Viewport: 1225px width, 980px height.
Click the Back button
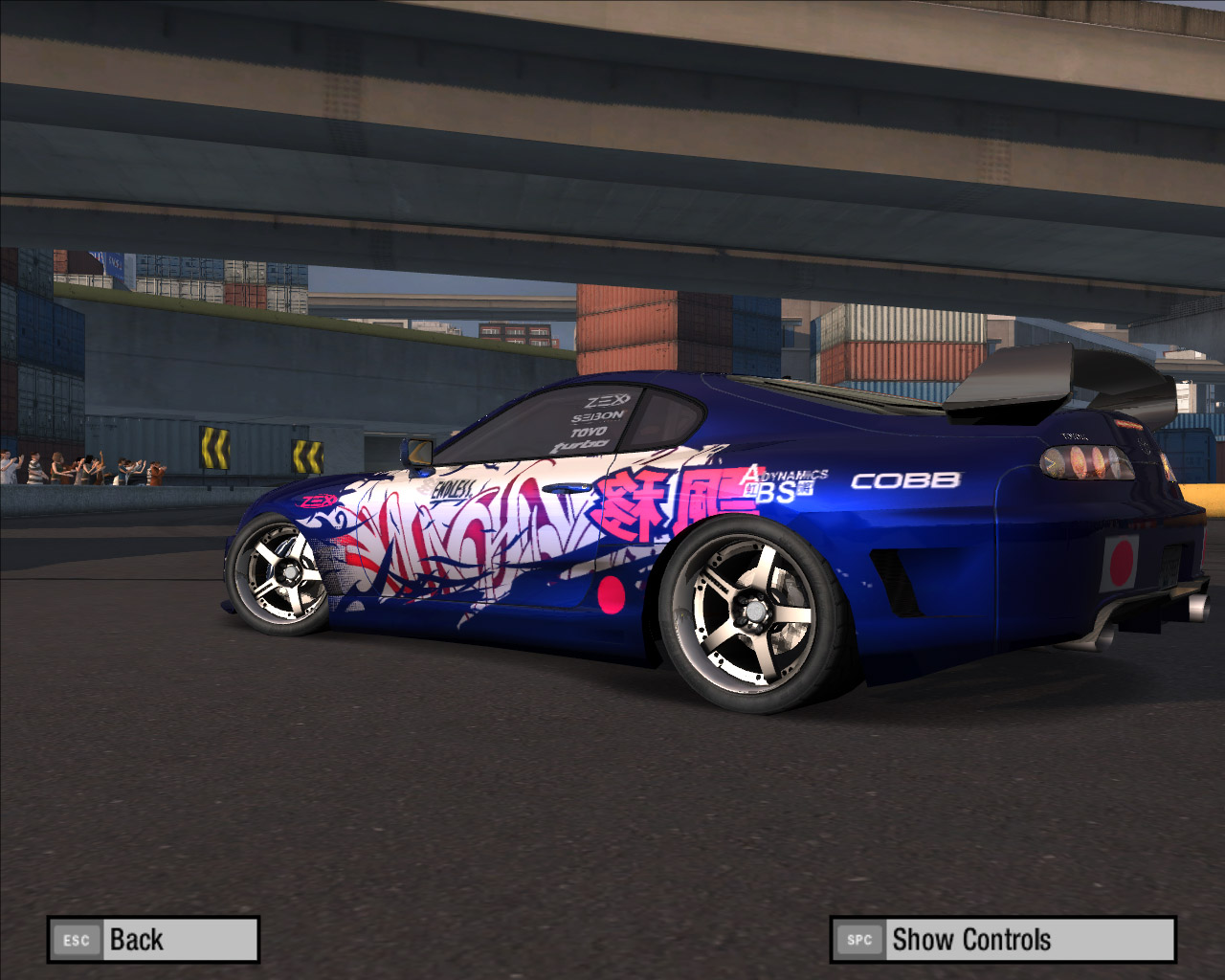153,940
